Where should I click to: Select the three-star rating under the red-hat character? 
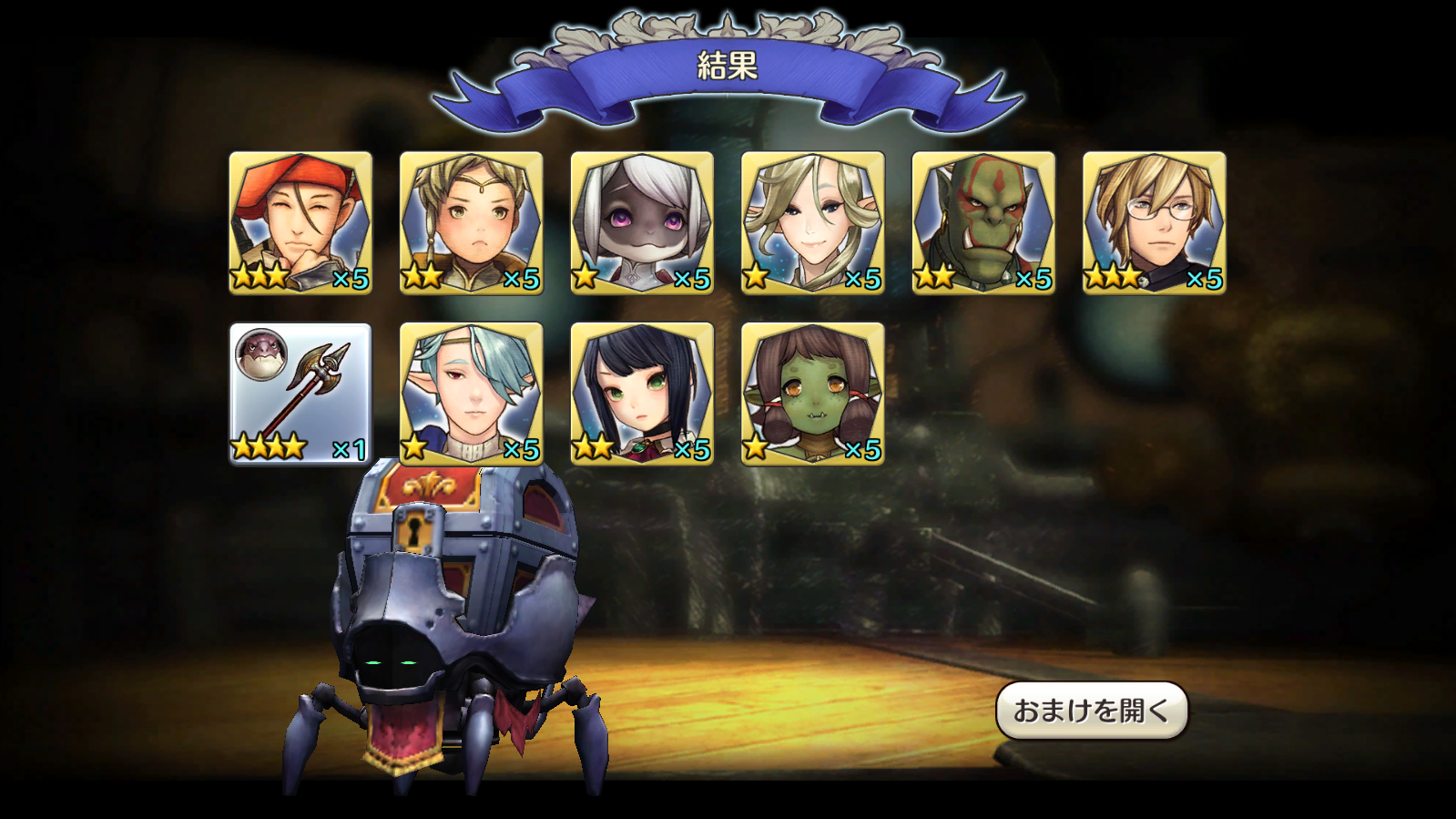click(260, 278)
